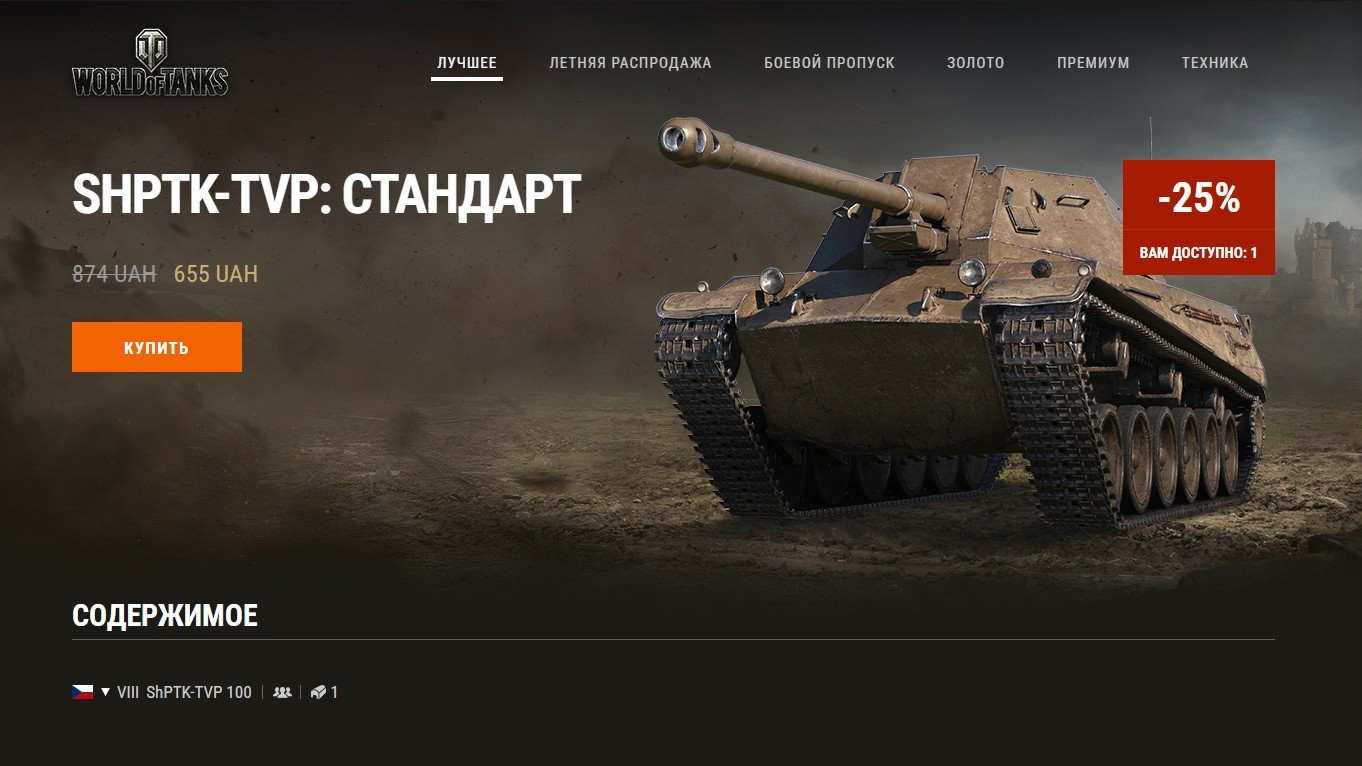
Task: Click the discounted 655 UAH price
Action: pyautogui.click(x=215, y=273)
